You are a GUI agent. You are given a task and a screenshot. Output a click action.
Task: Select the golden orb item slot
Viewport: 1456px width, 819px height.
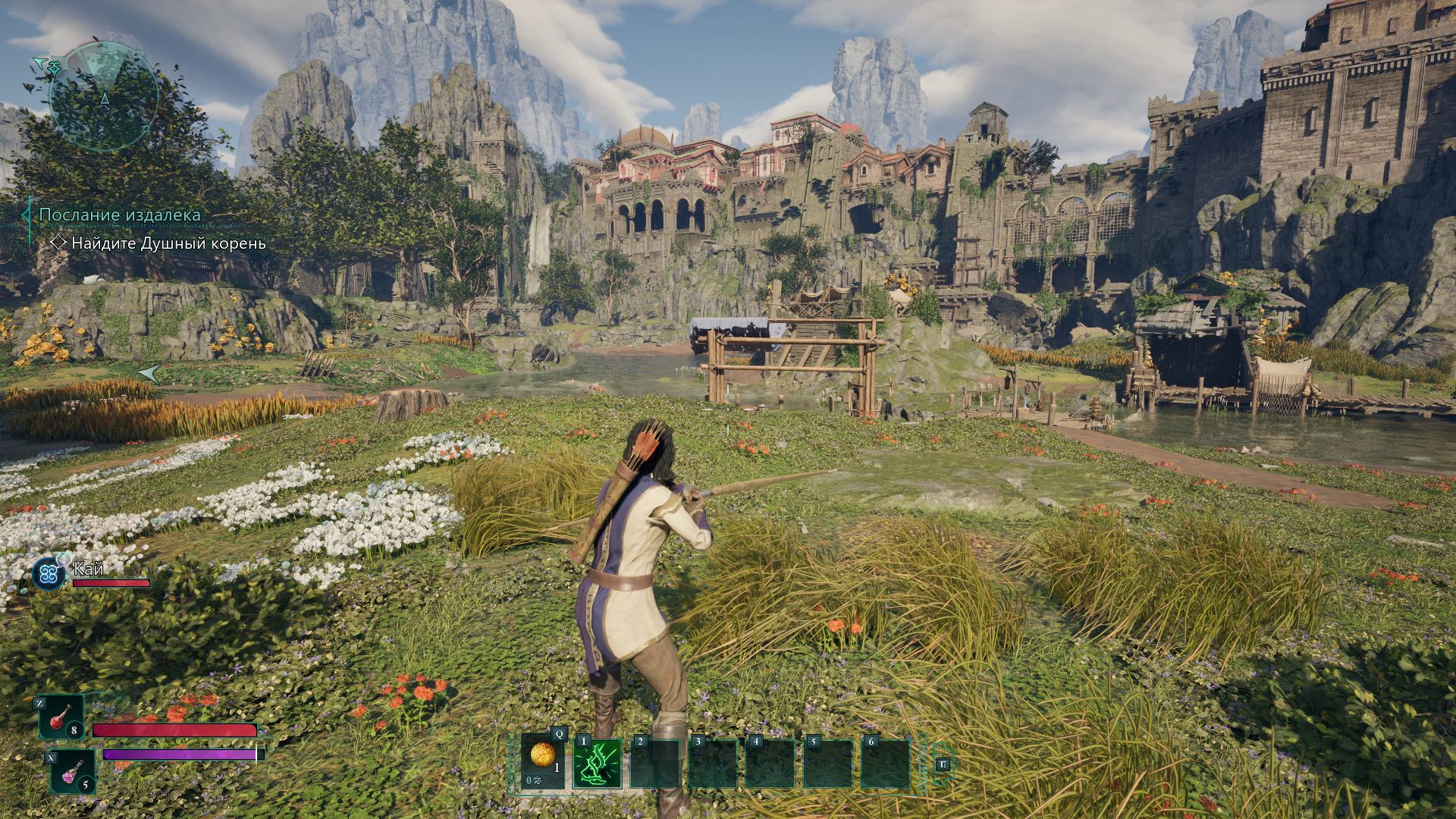click(x=543, y=761)
